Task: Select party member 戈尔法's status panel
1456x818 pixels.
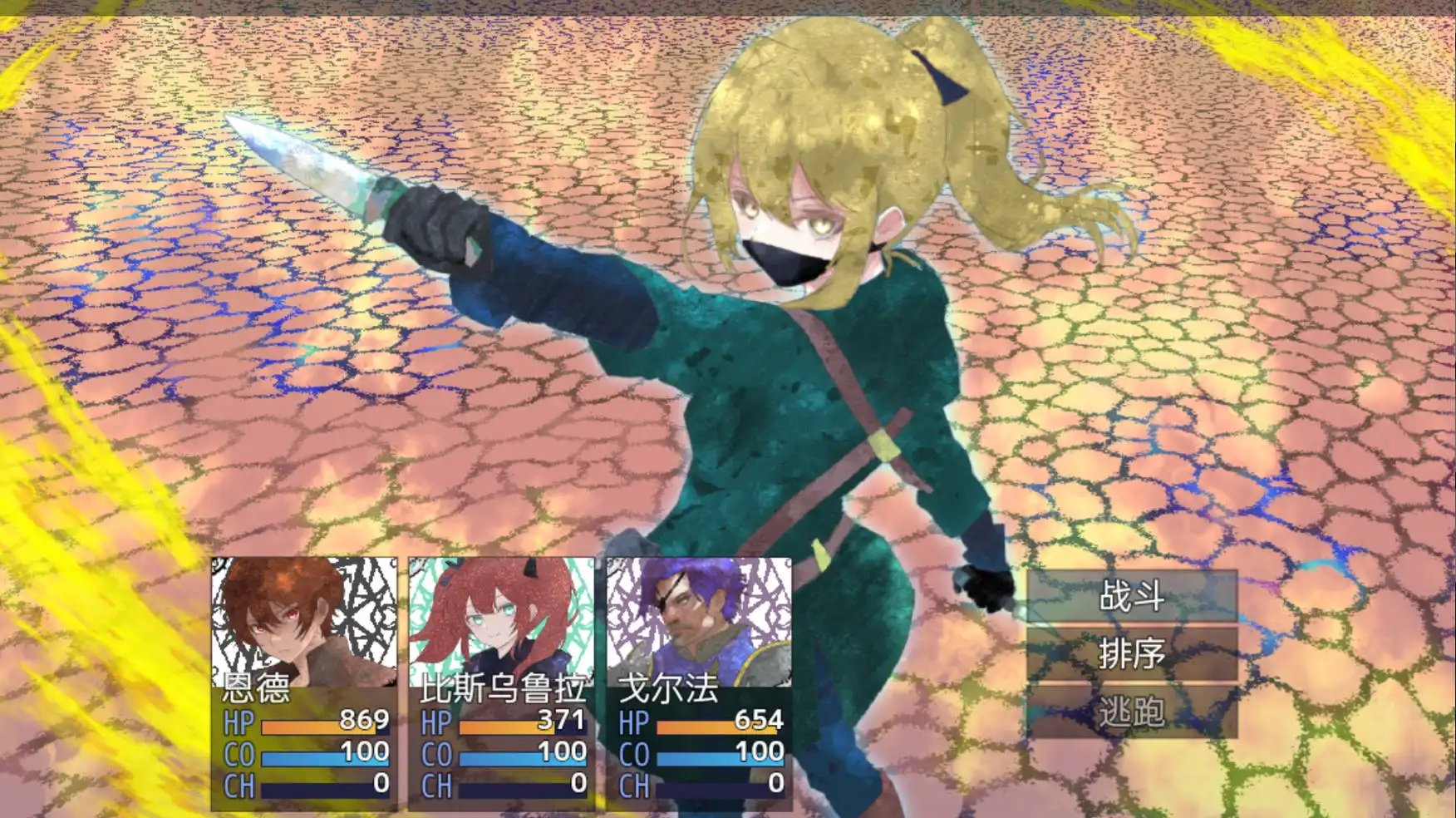Action: [x=699, y=683]
